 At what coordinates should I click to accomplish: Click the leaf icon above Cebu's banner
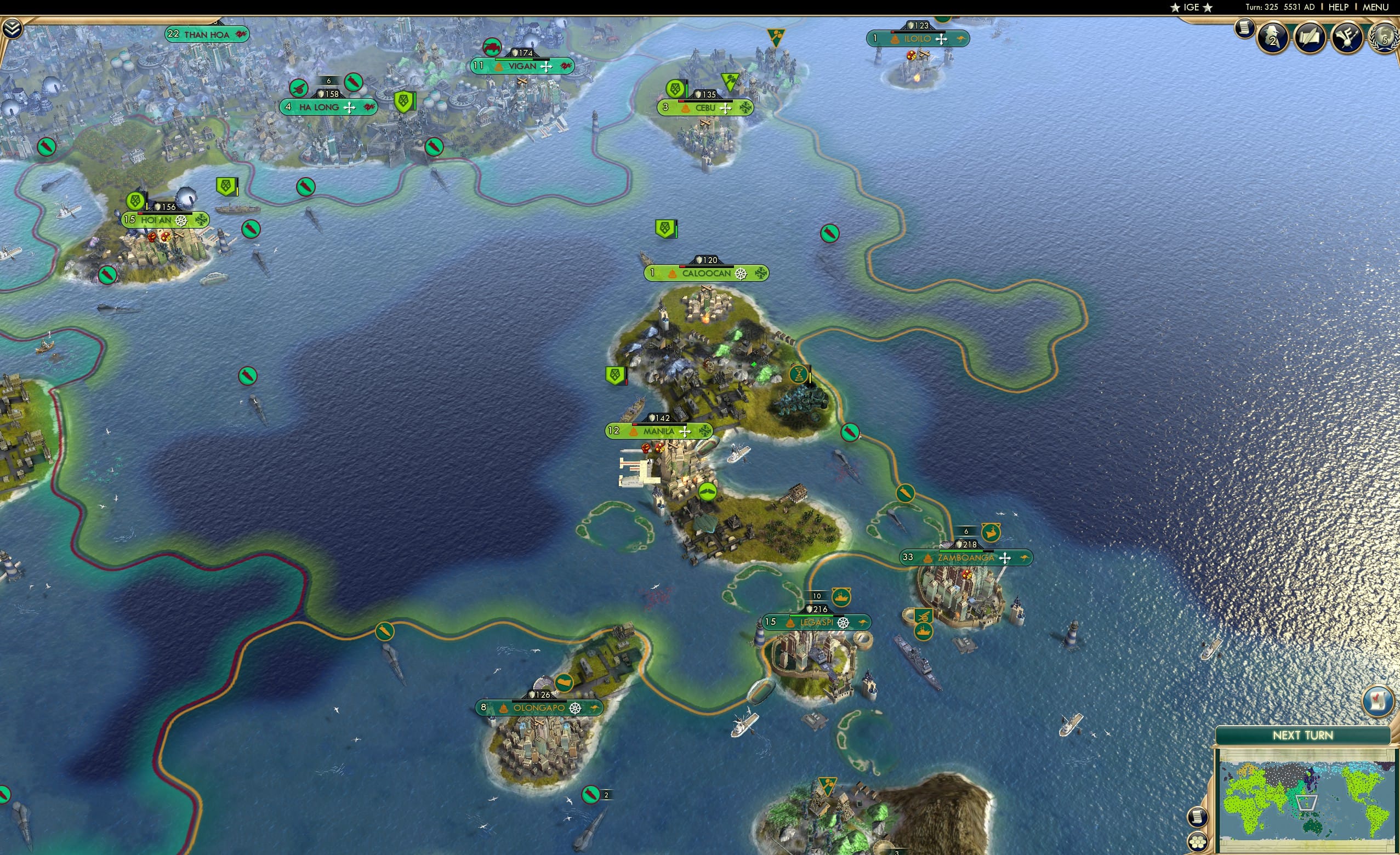[674, 89]
